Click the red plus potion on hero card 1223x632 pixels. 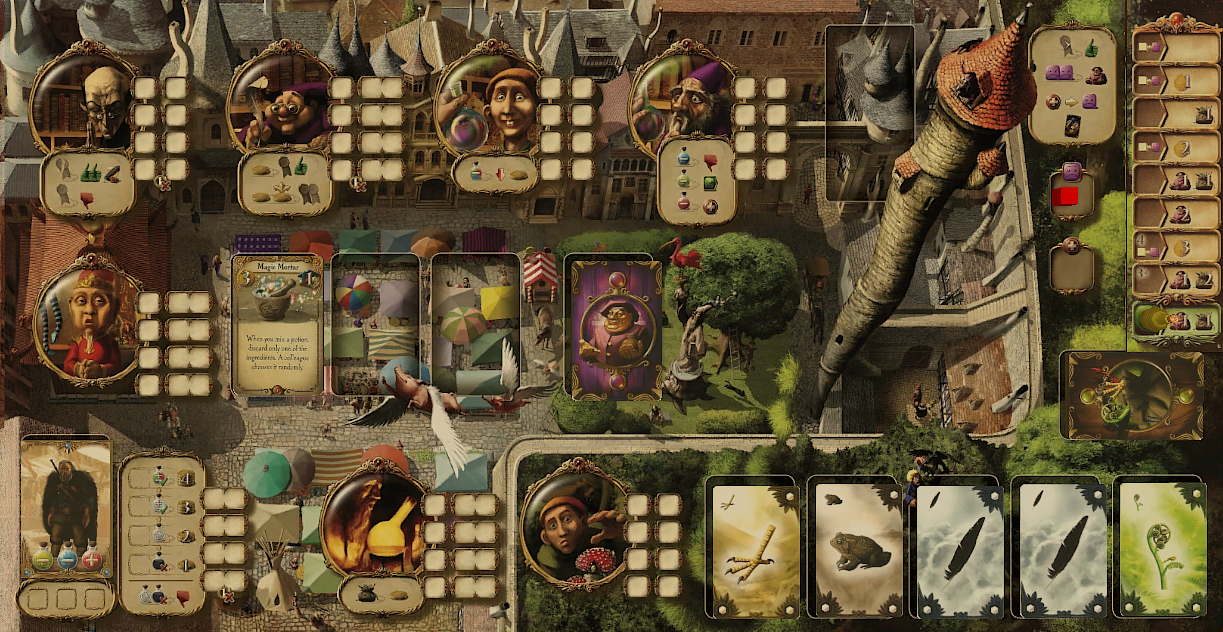[91, 560]
